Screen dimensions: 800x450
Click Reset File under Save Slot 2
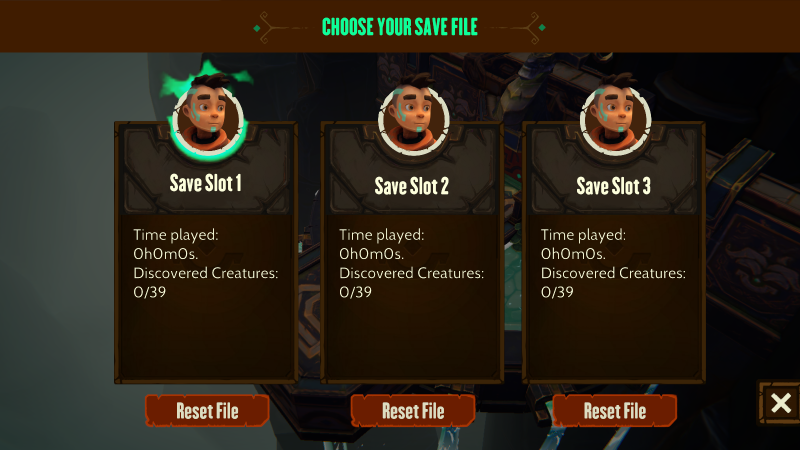[412, 410]
